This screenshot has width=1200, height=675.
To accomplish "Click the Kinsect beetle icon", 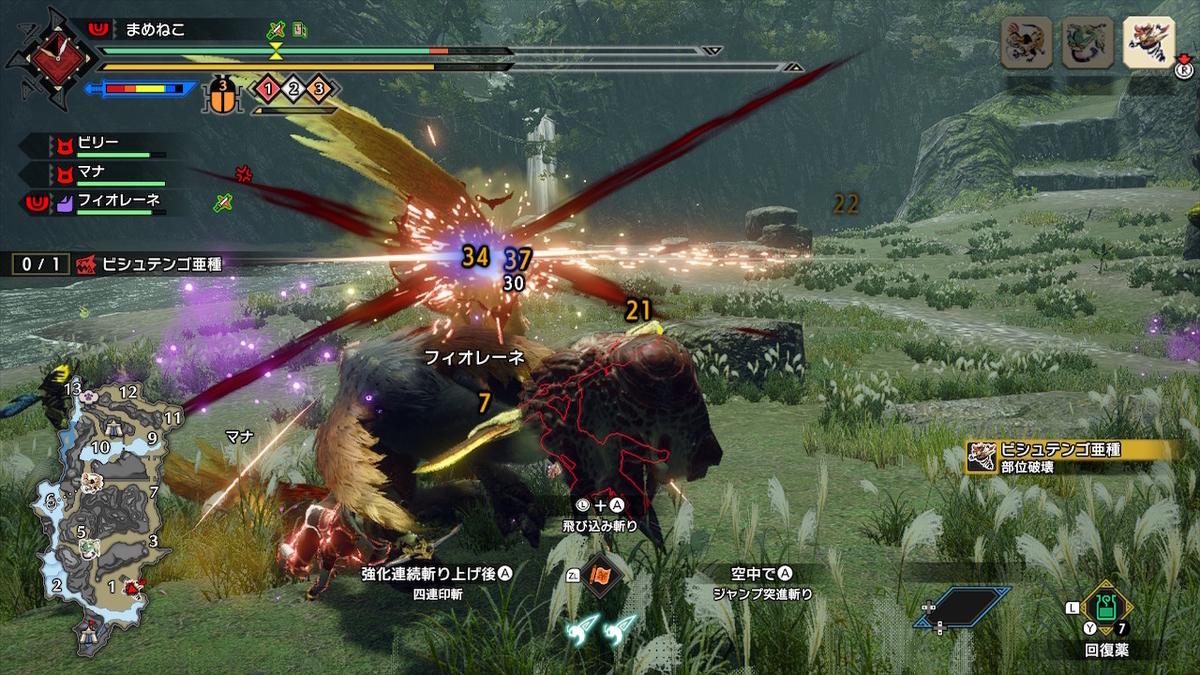I will tap(226, 97).
